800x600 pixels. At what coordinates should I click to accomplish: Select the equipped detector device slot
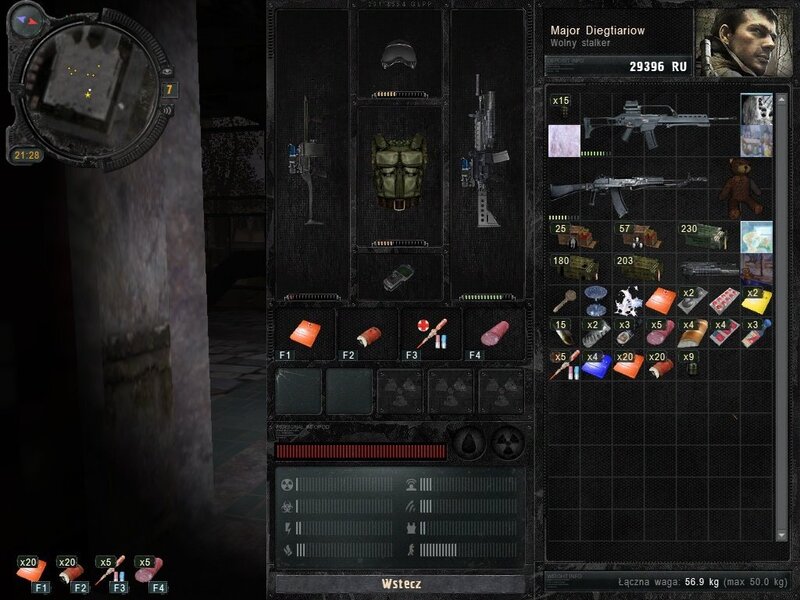point(398,277)
